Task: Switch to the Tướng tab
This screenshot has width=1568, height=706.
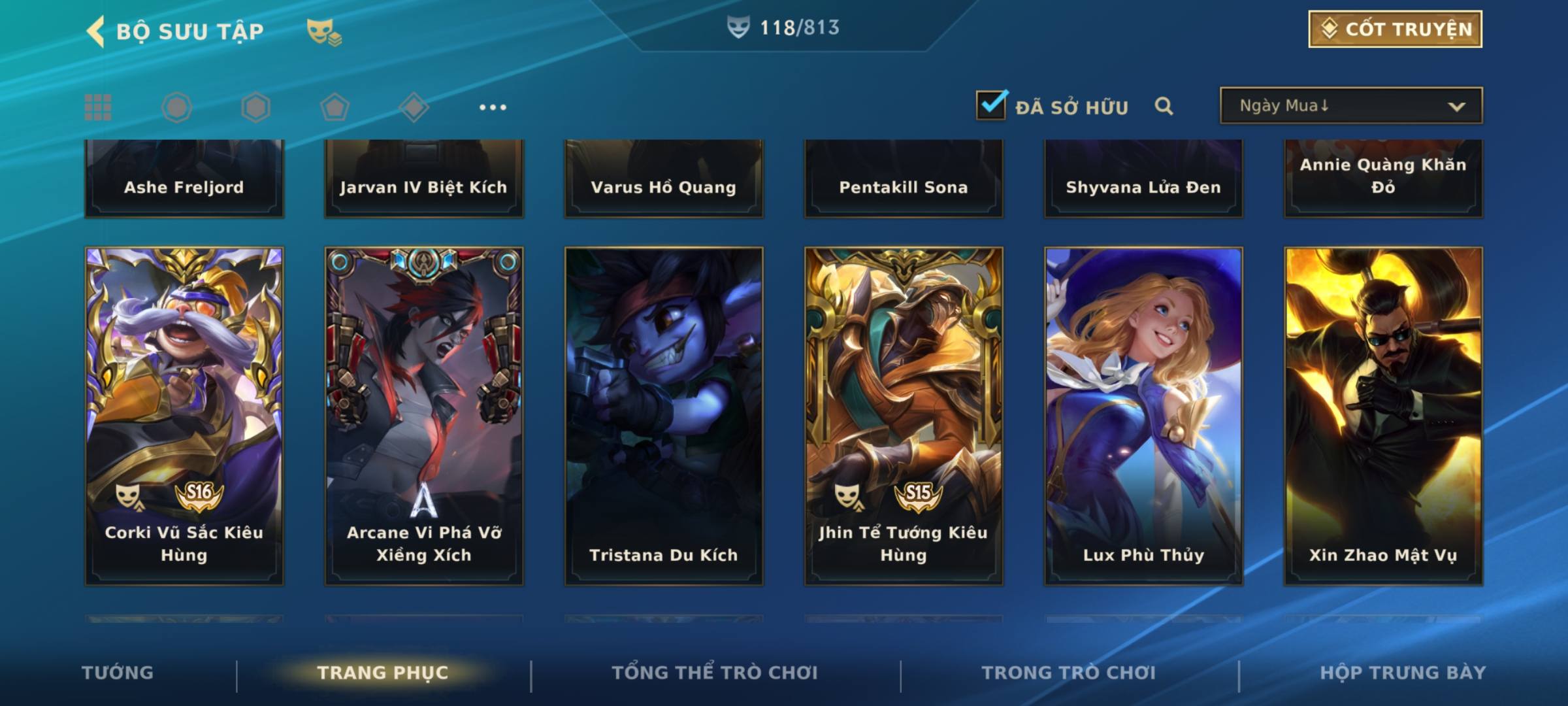Action: 118,673
